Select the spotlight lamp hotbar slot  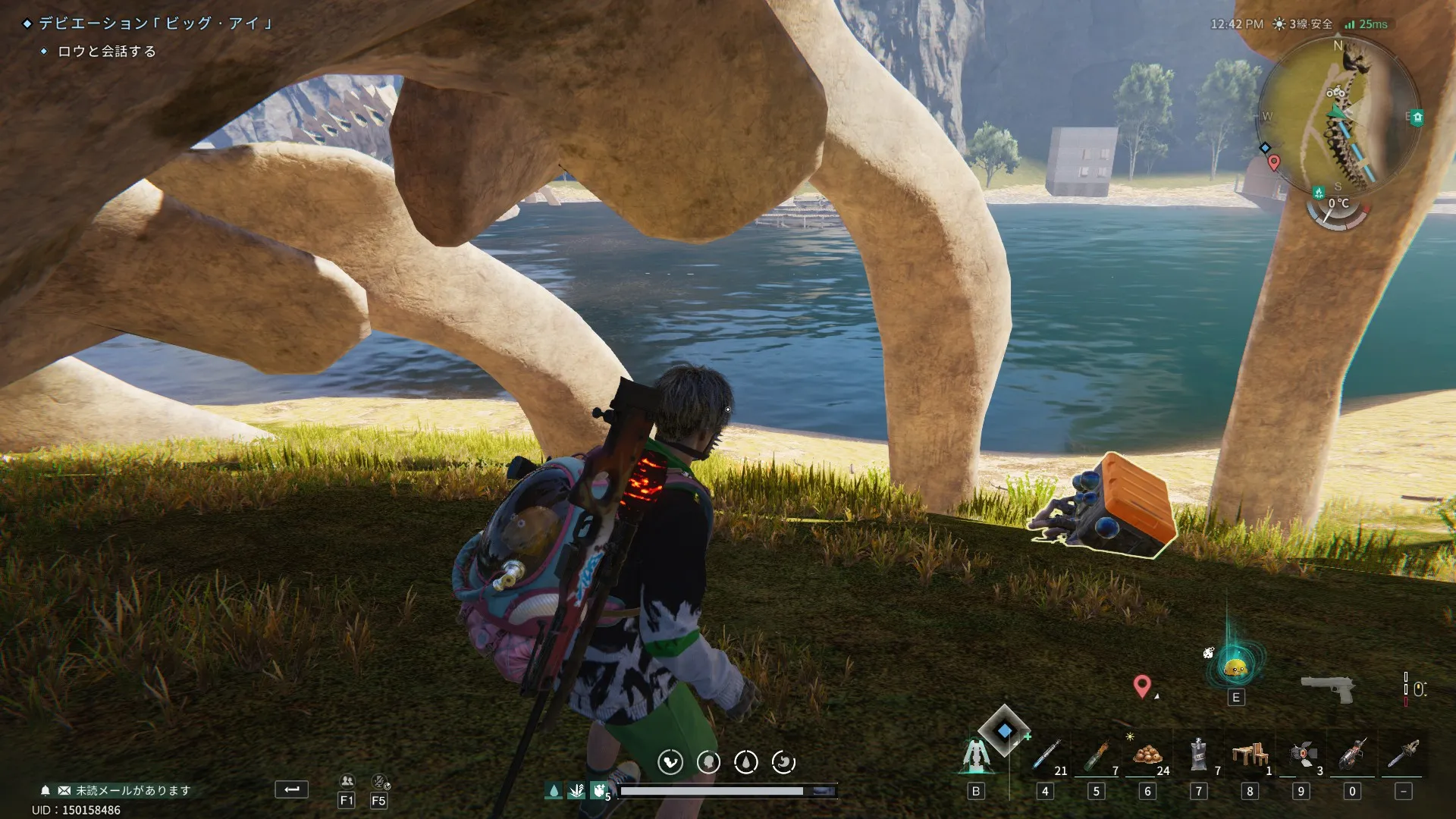[x=1301, y=755]
